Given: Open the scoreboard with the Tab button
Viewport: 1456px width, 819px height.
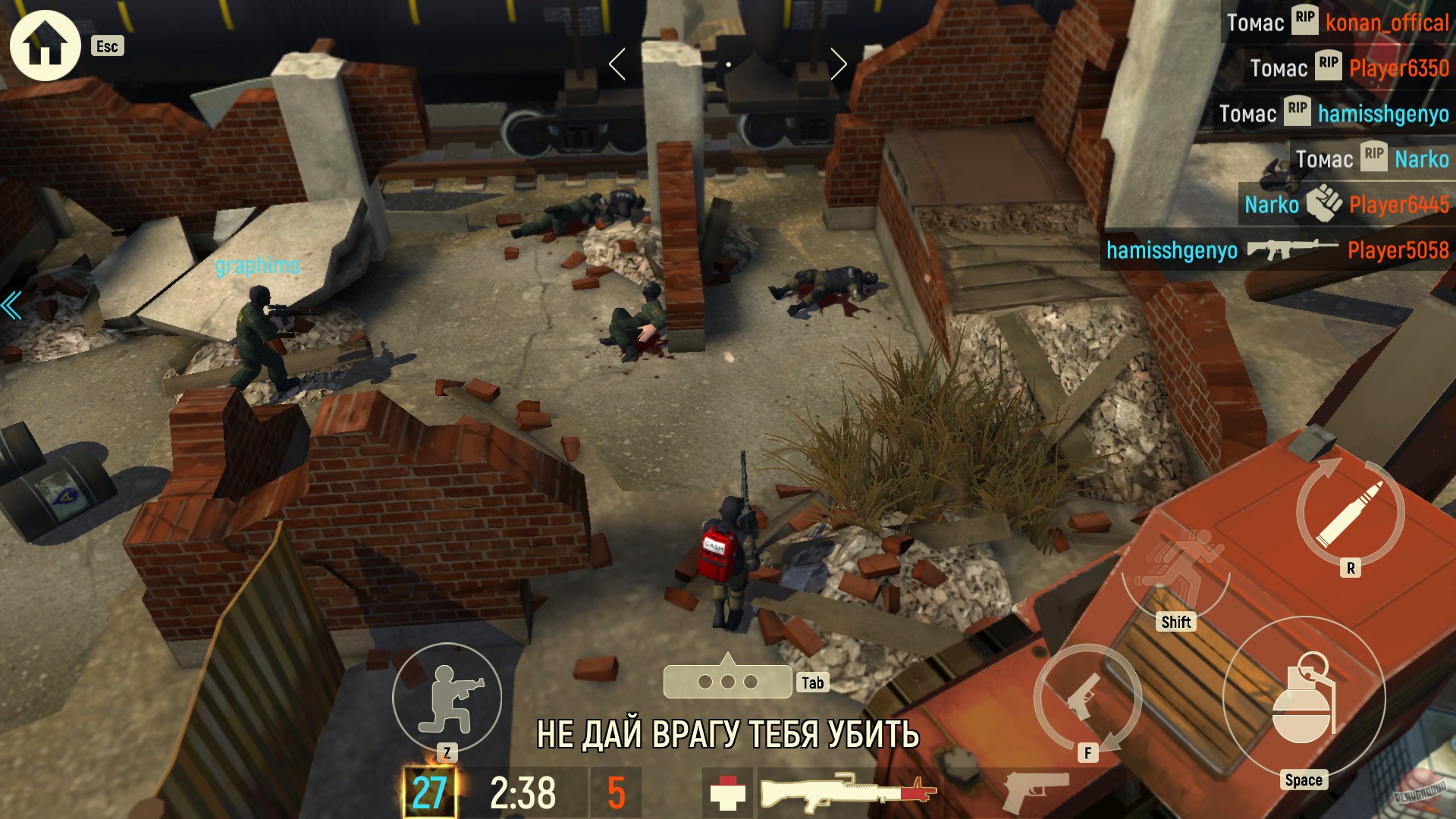Looking at the screenshot, I should 728,680.
